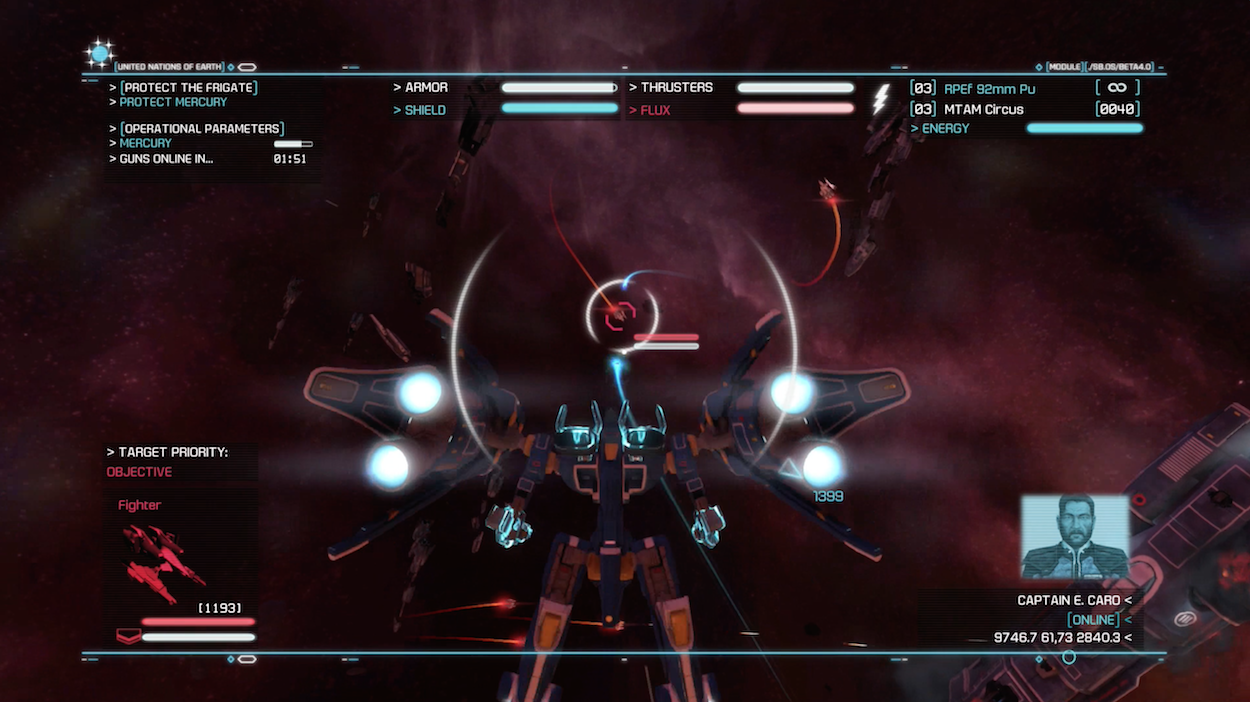Click the red target lock reticle
Viewport: 1250px width, 702px height.
620,315
